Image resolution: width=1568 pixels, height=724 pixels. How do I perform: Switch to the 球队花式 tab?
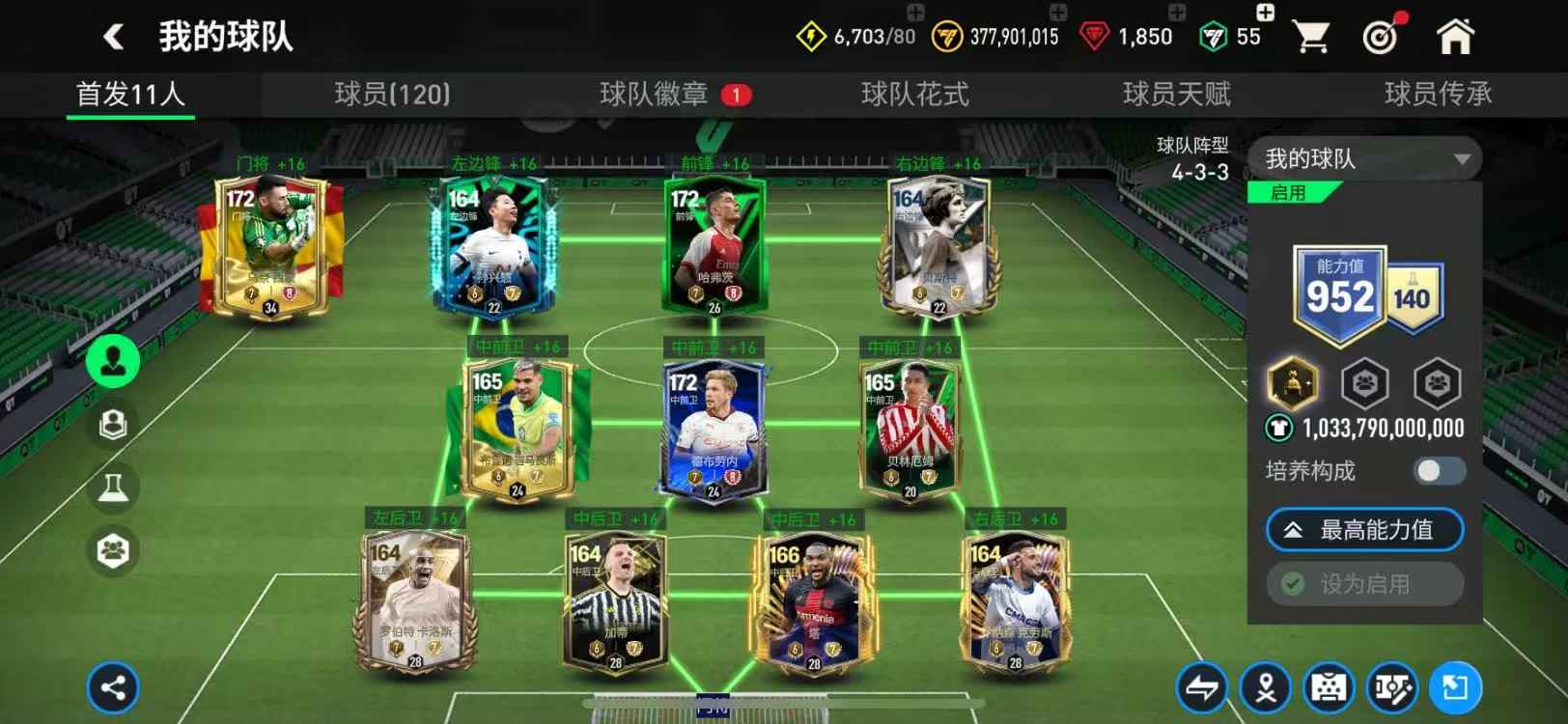point(914,94)
